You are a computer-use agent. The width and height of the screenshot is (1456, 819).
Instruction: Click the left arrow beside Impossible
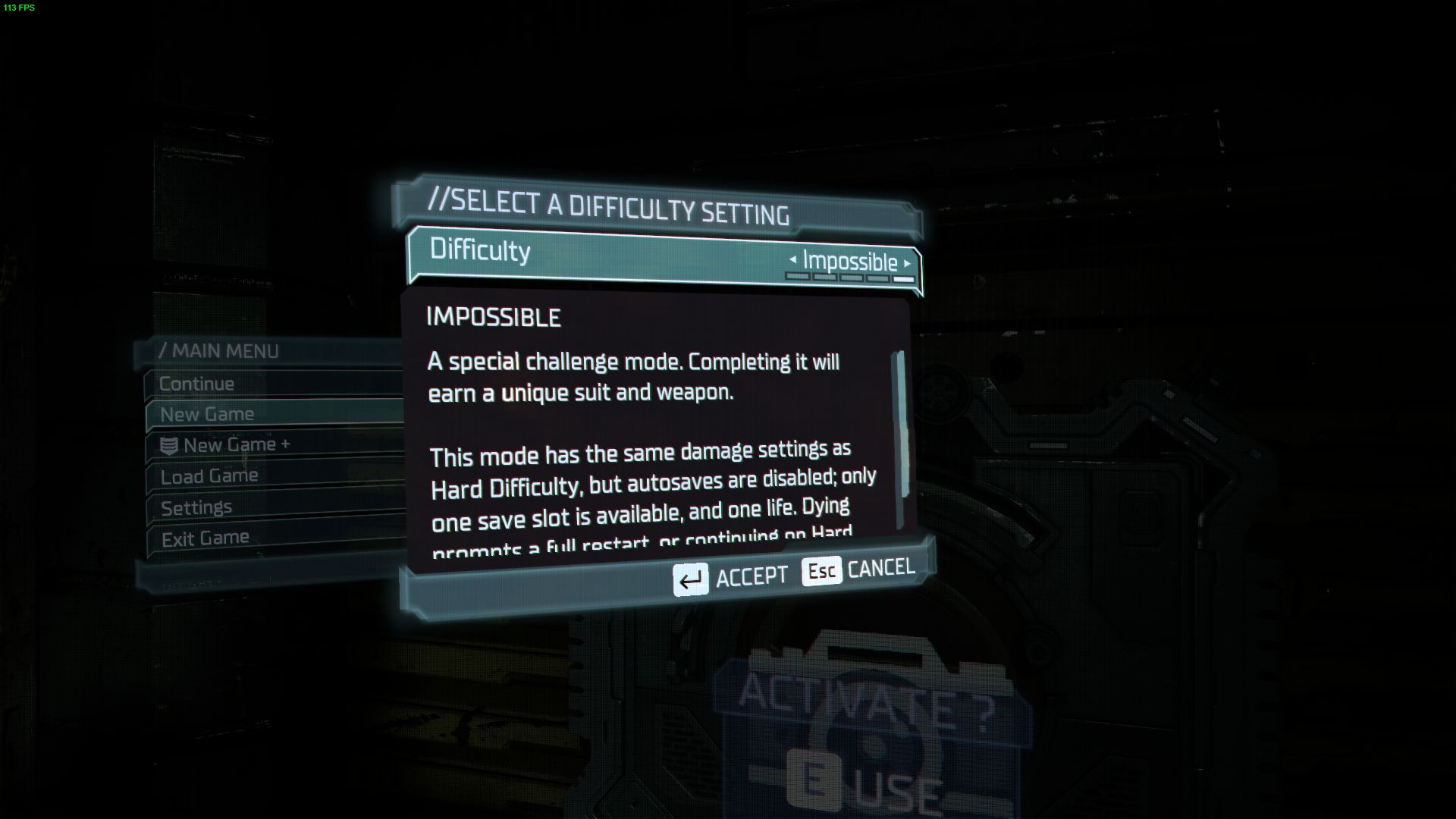point(792,259)
